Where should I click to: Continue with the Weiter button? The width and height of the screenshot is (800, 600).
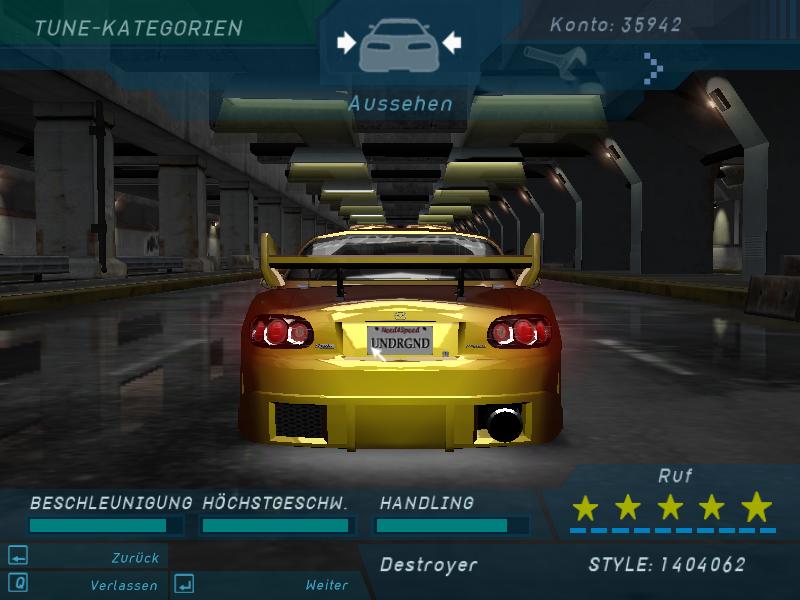coord(327,585)
